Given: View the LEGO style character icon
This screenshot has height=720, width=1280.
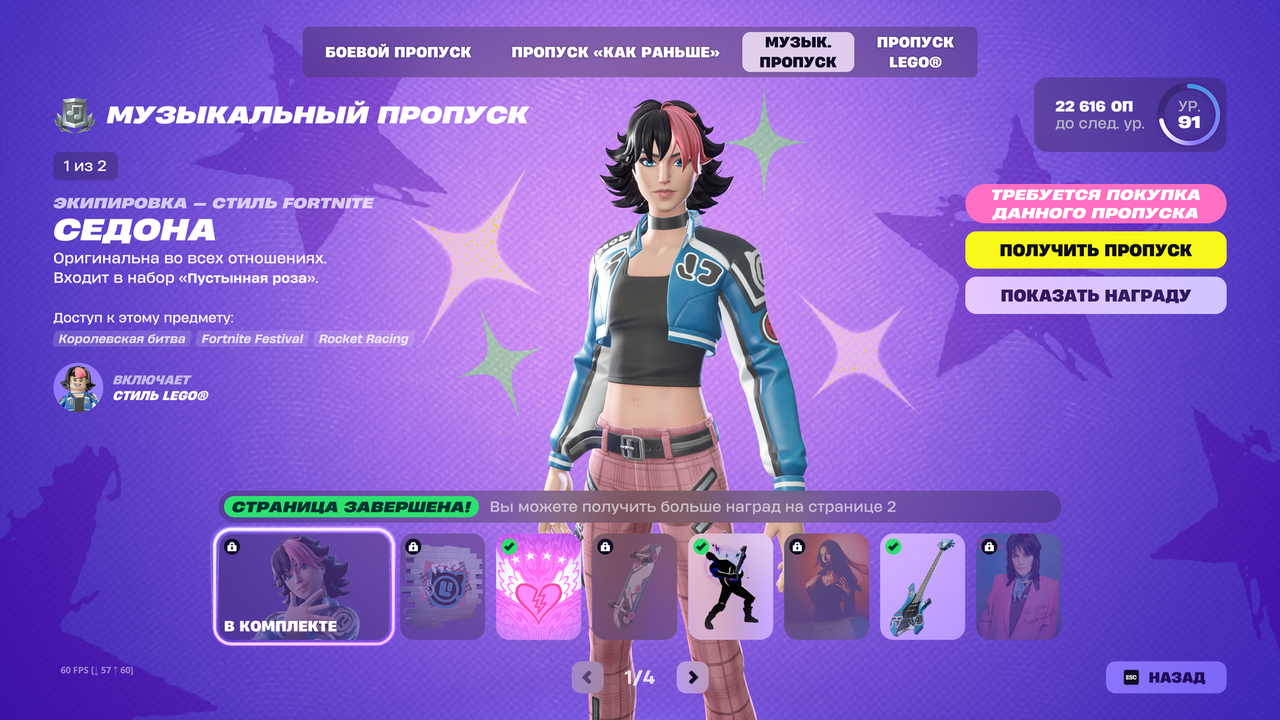Looking at the screenshot, I should click(x=78, y=388).
